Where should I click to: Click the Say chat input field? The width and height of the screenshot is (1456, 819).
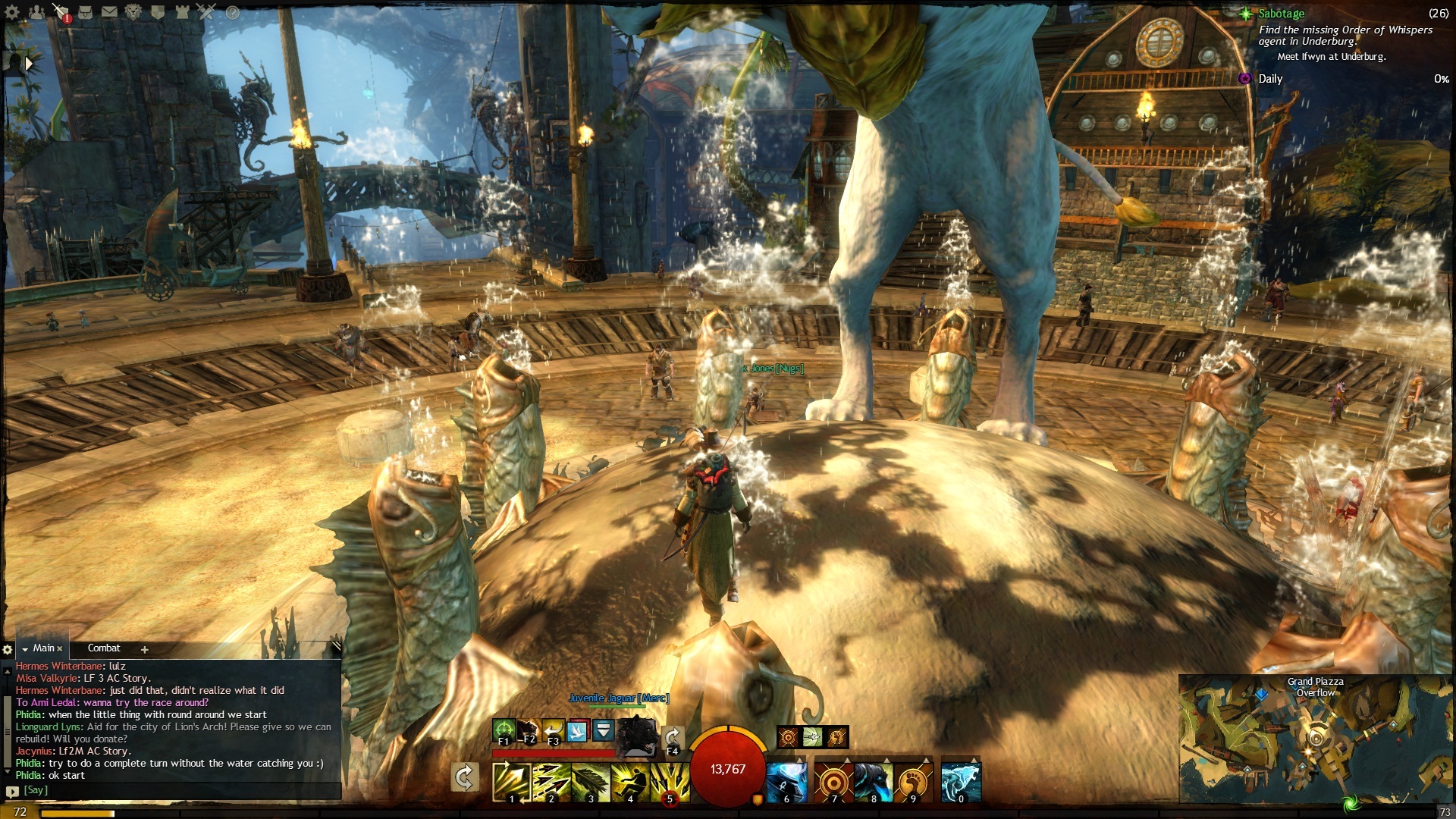pyautogui.click(x=182, y=790)
